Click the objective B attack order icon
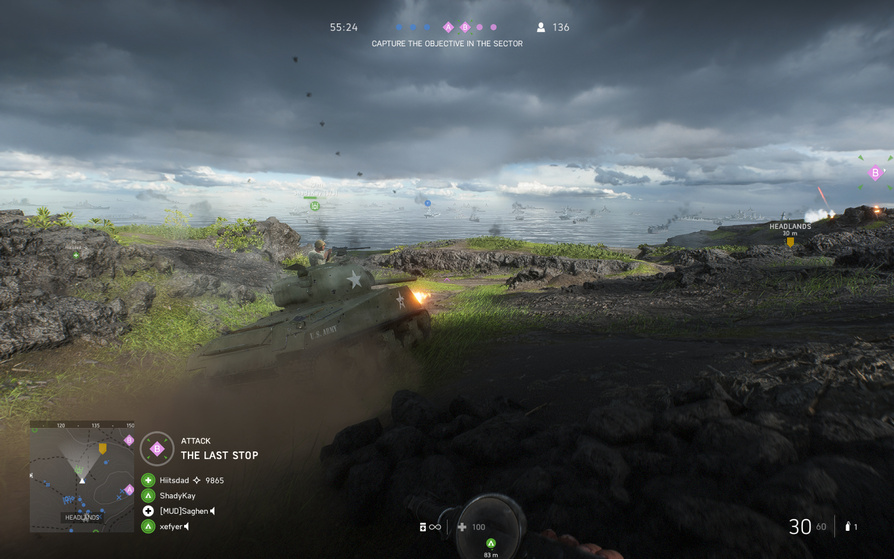The width and height of the screenshot is (894, 559). [157, 449]
